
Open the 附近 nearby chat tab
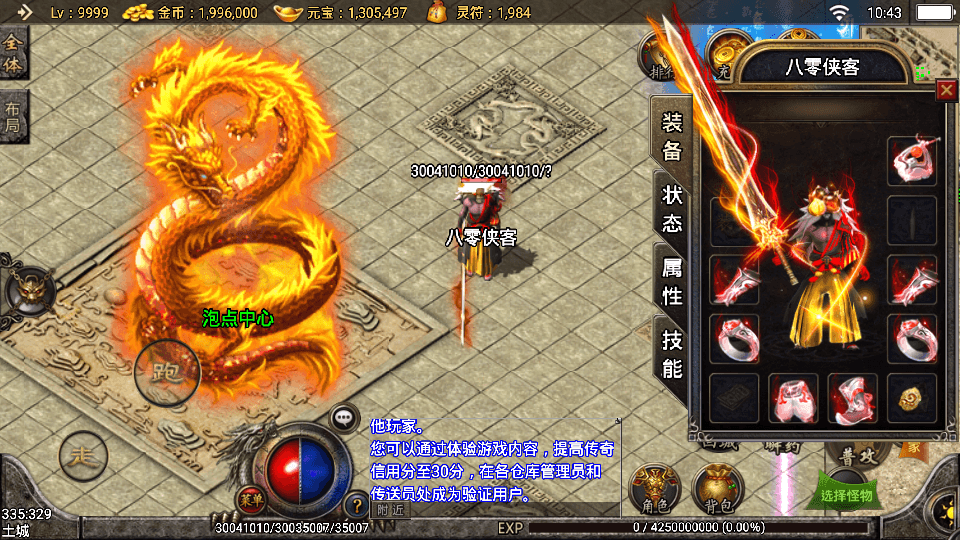391,510
